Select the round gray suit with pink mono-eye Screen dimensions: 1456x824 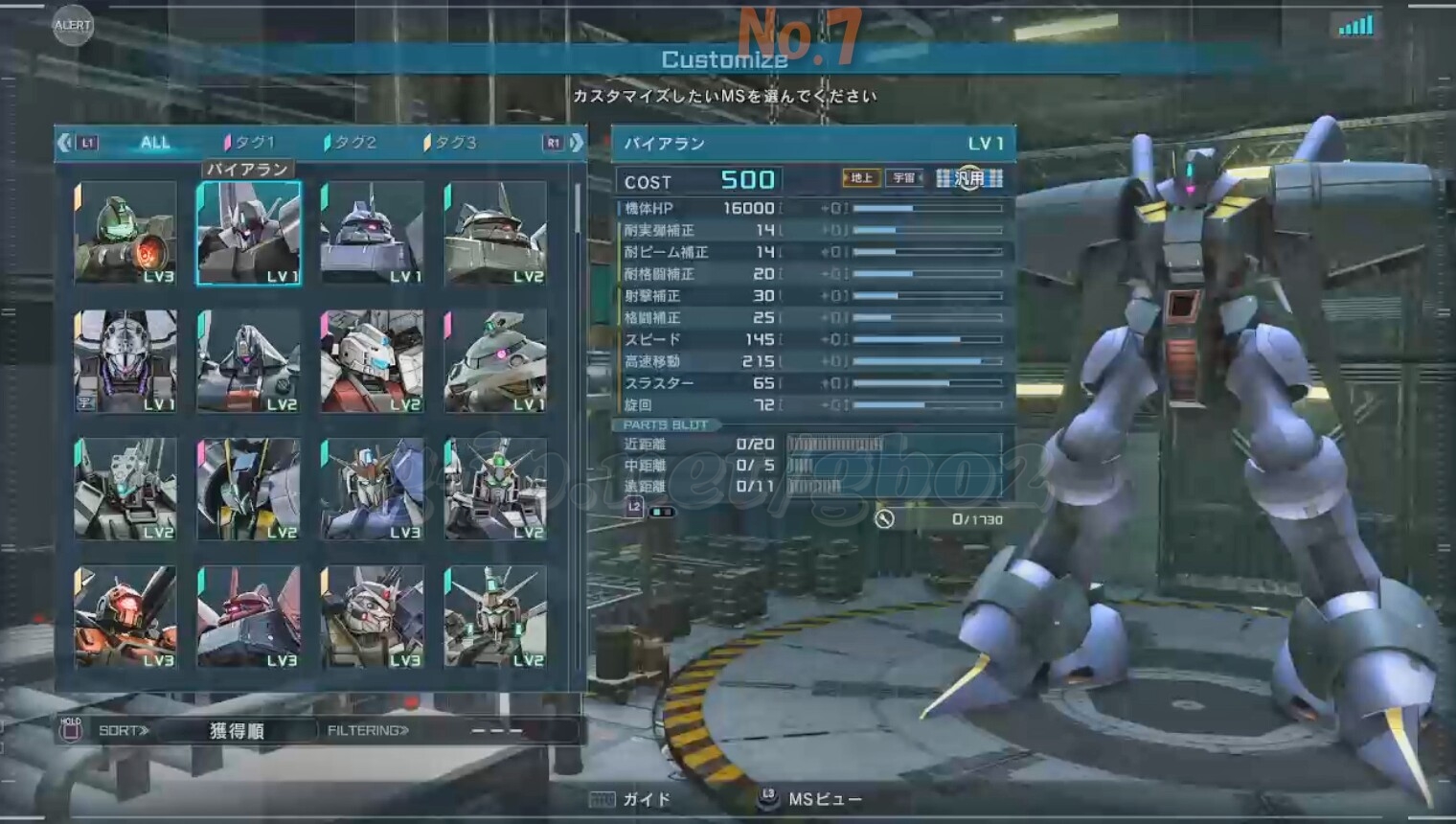[495, 360]
